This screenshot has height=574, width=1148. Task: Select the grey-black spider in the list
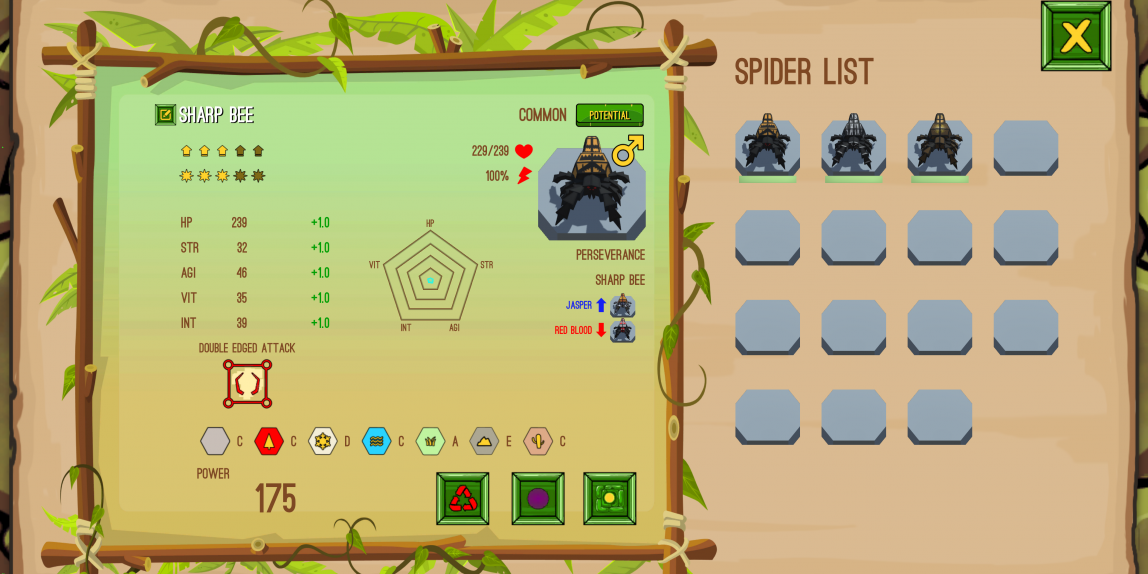coord(853,145)
